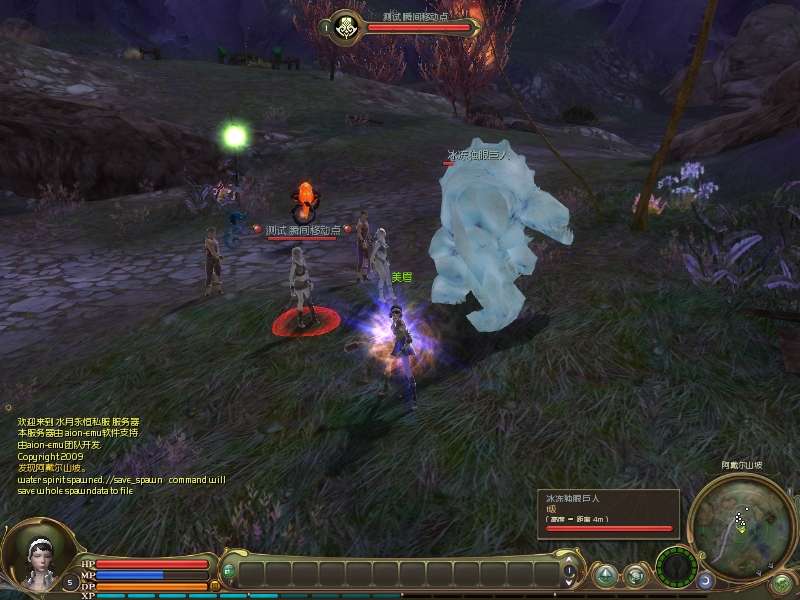Click the green orb button below minimap
800x600 pixels.
(781, 581)
